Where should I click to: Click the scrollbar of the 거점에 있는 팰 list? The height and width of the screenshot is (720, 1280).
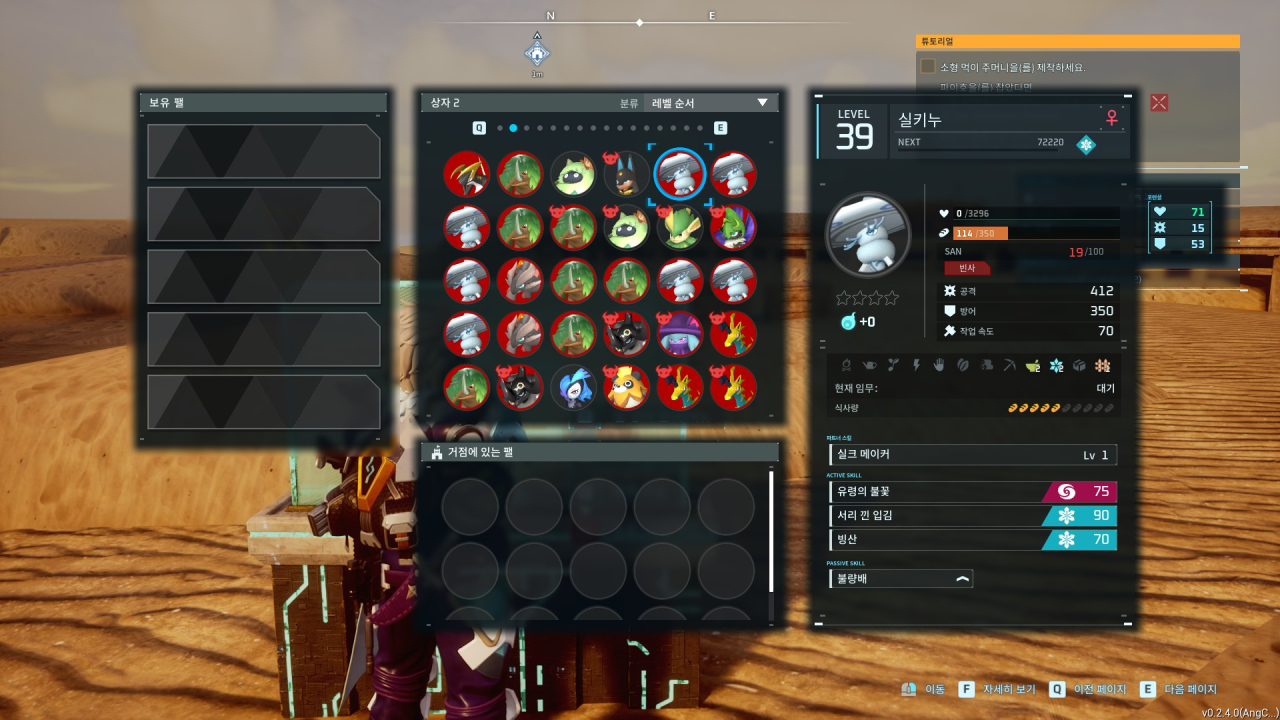coord(771,532)
